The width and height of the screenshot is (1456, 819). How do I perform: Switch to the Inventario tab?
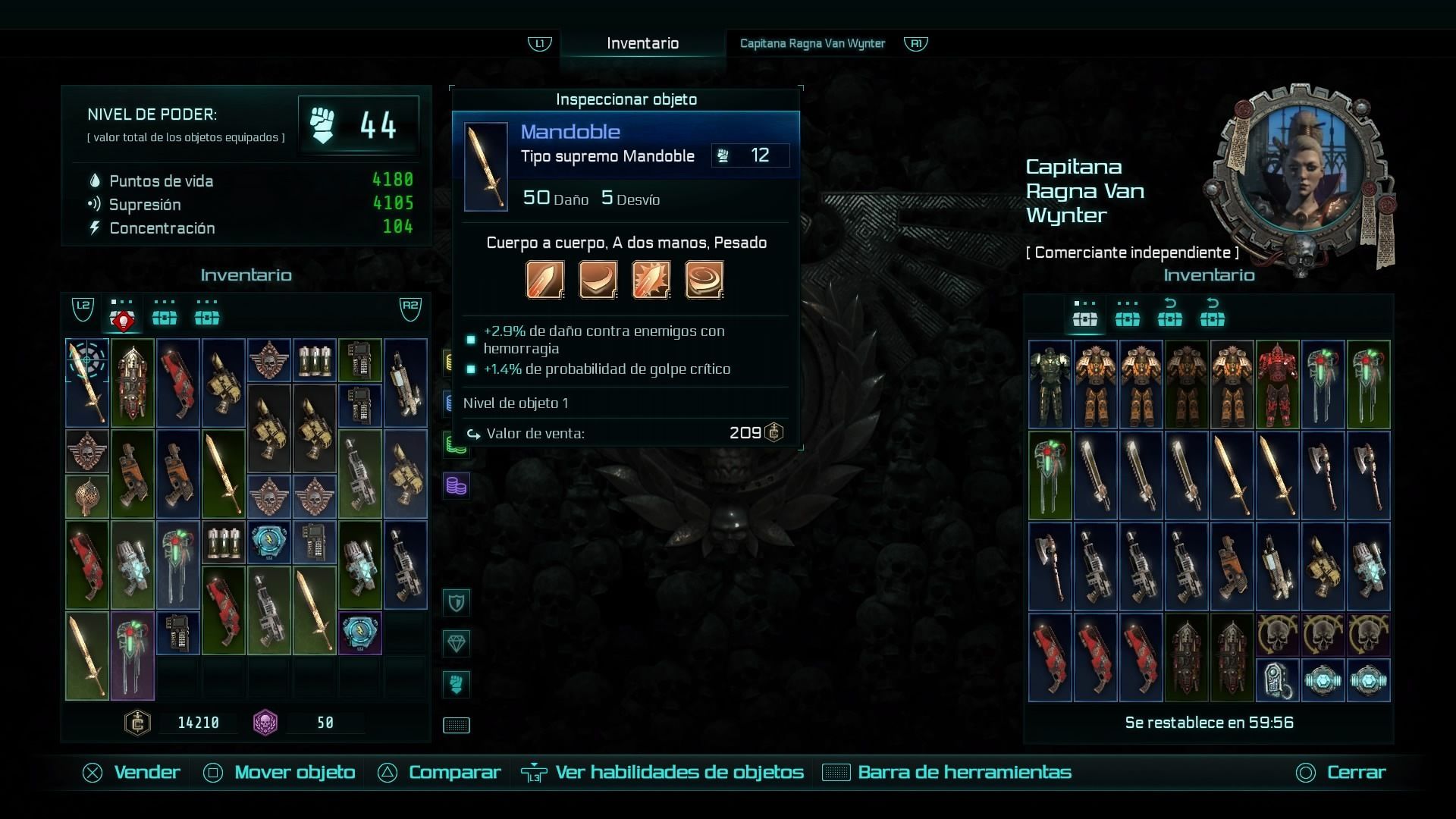point(642,43)
